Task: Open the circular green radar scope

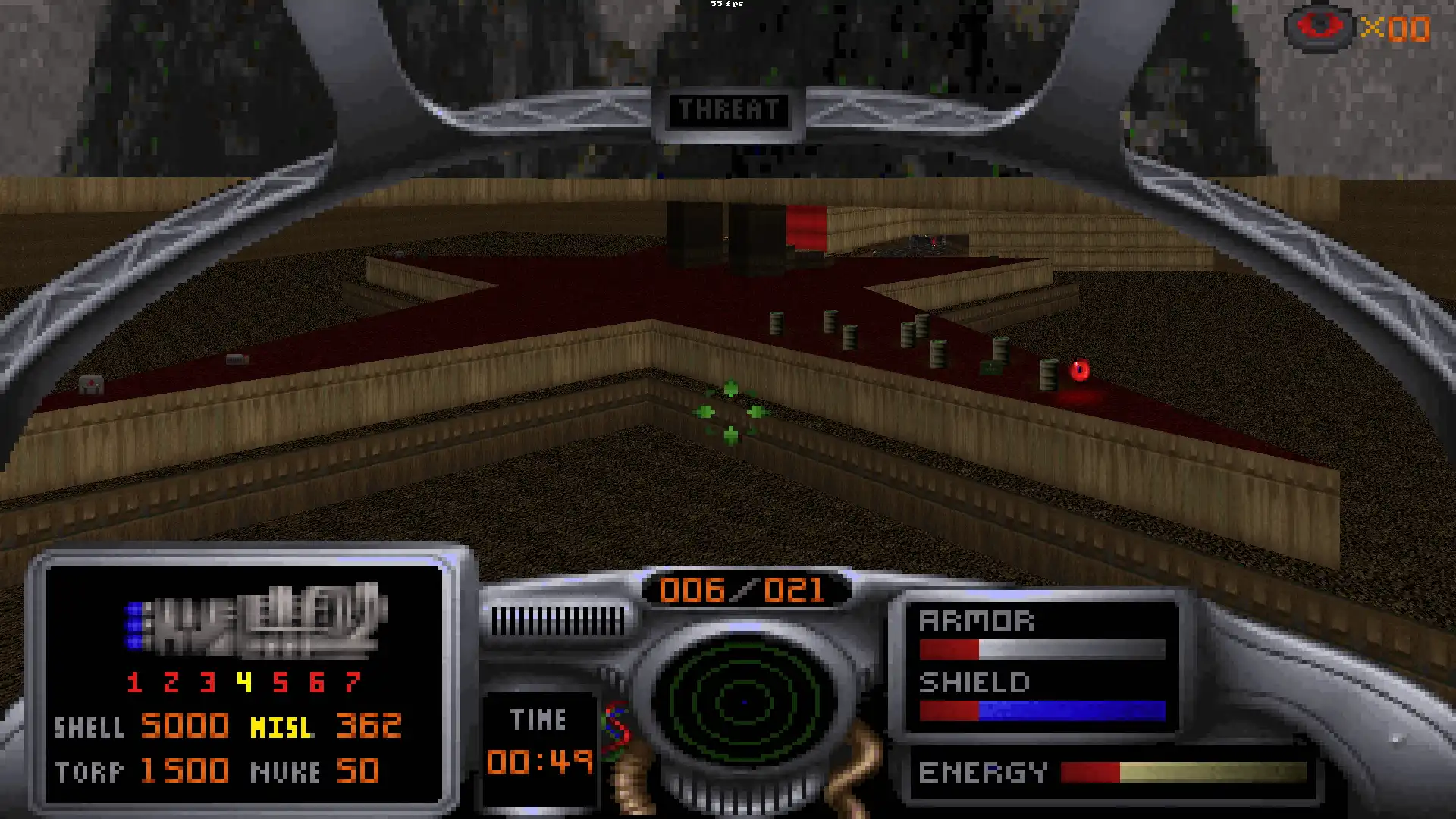Action: (744, 702)
